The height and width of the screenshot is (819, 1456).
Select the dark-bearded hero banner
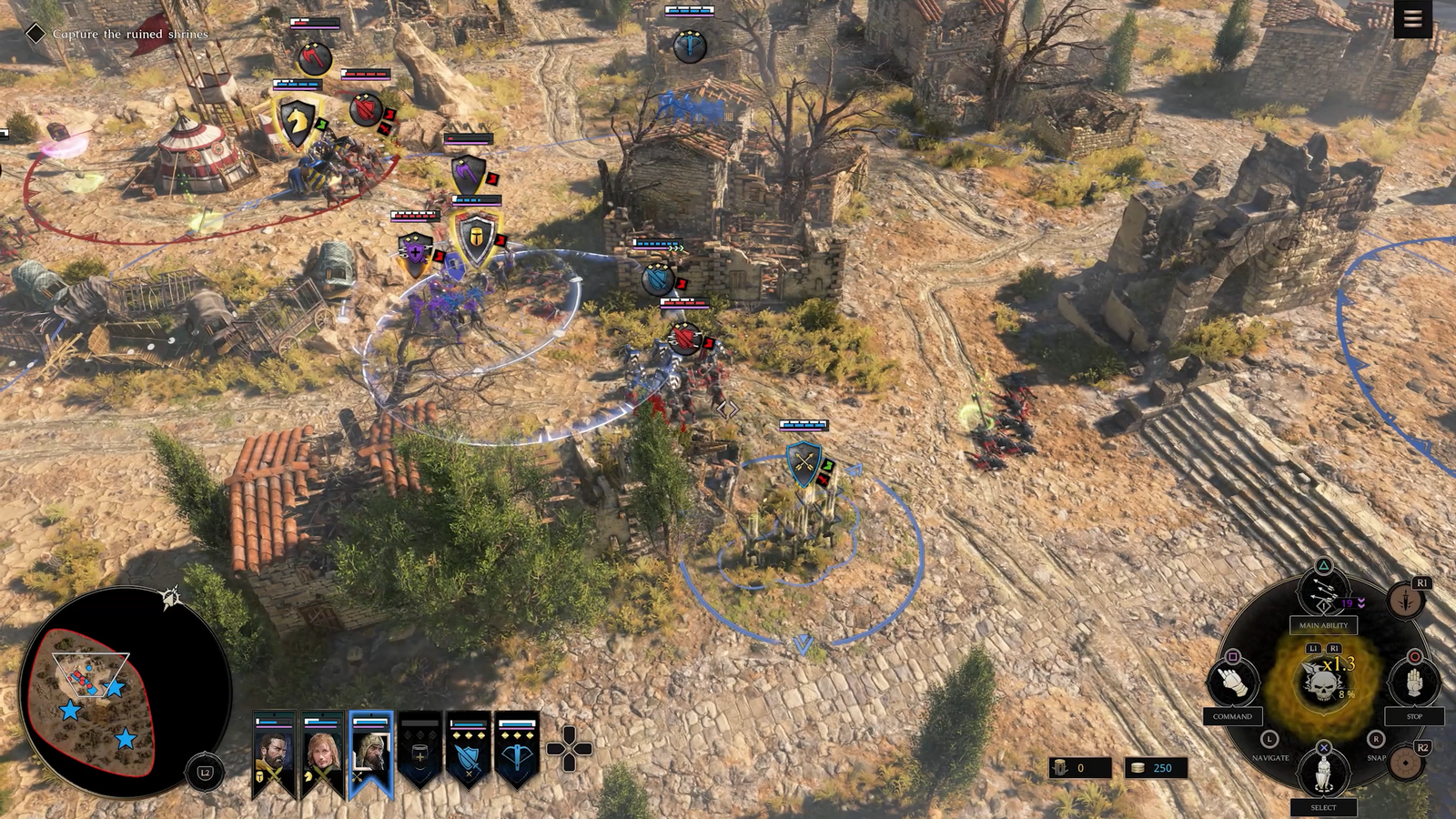click(x=274, y=754)
